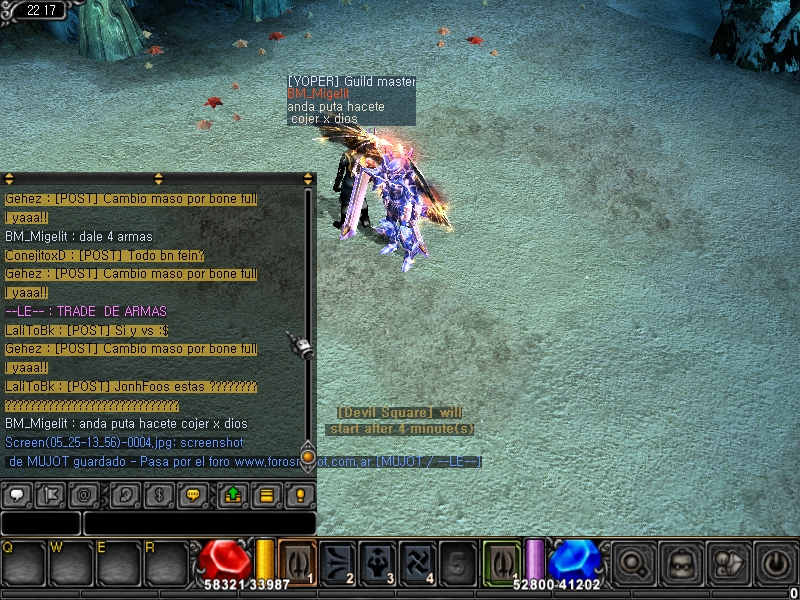This screenshot has width=800, height=600.
Task: Open the magnifying glass character info button
Action: pos(632,563)
